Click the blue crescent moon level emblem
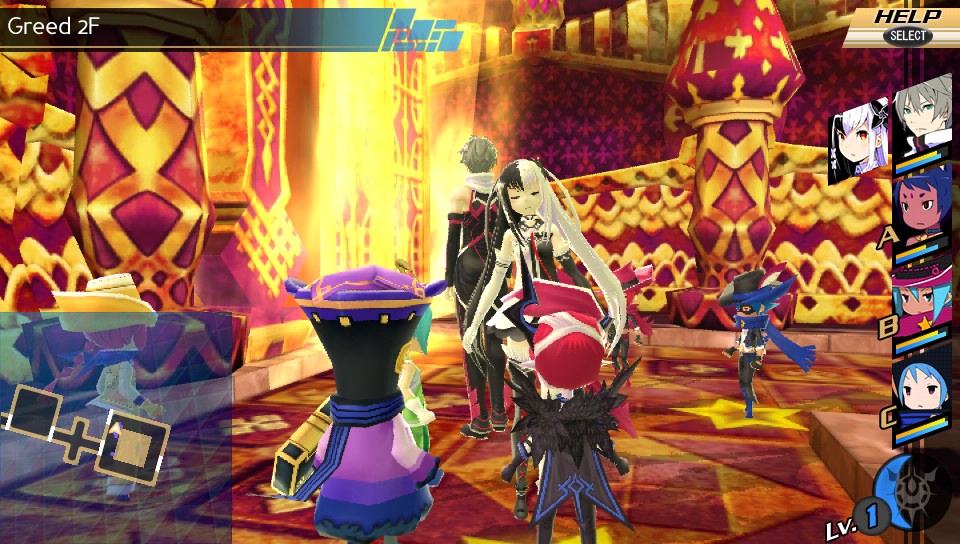Image resolution: width=960 pixels, height=544 pixels. pos(900,492)
